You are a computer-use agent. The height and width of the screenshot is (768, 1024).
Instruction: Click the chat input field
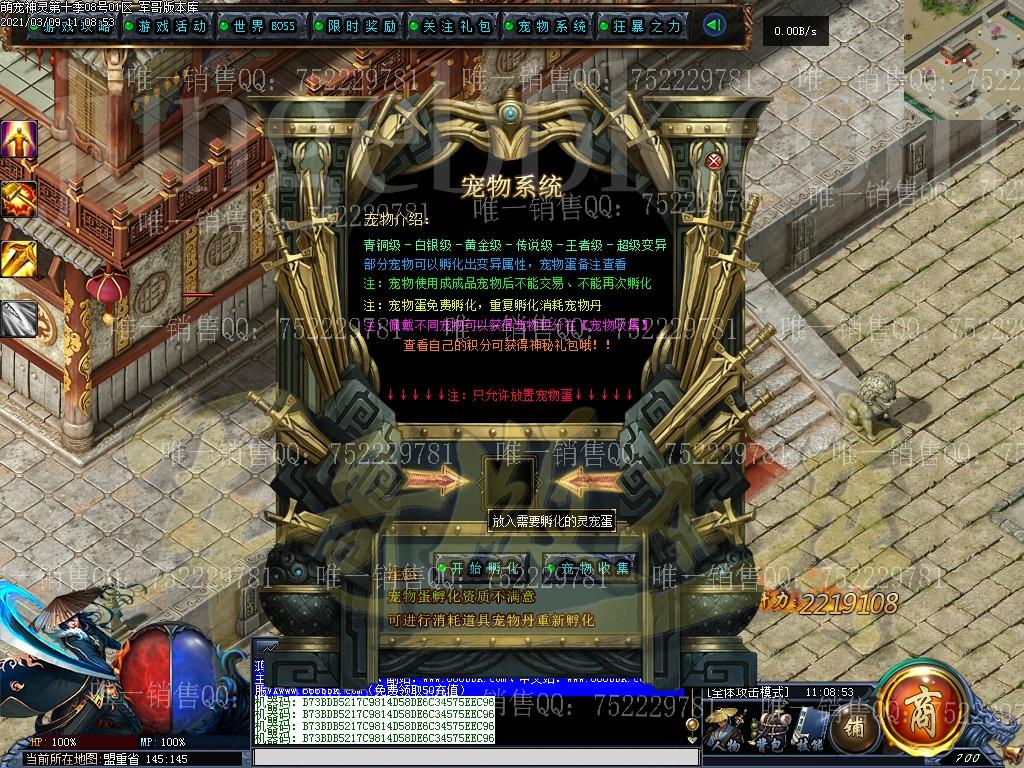click(x=470, y=757)
